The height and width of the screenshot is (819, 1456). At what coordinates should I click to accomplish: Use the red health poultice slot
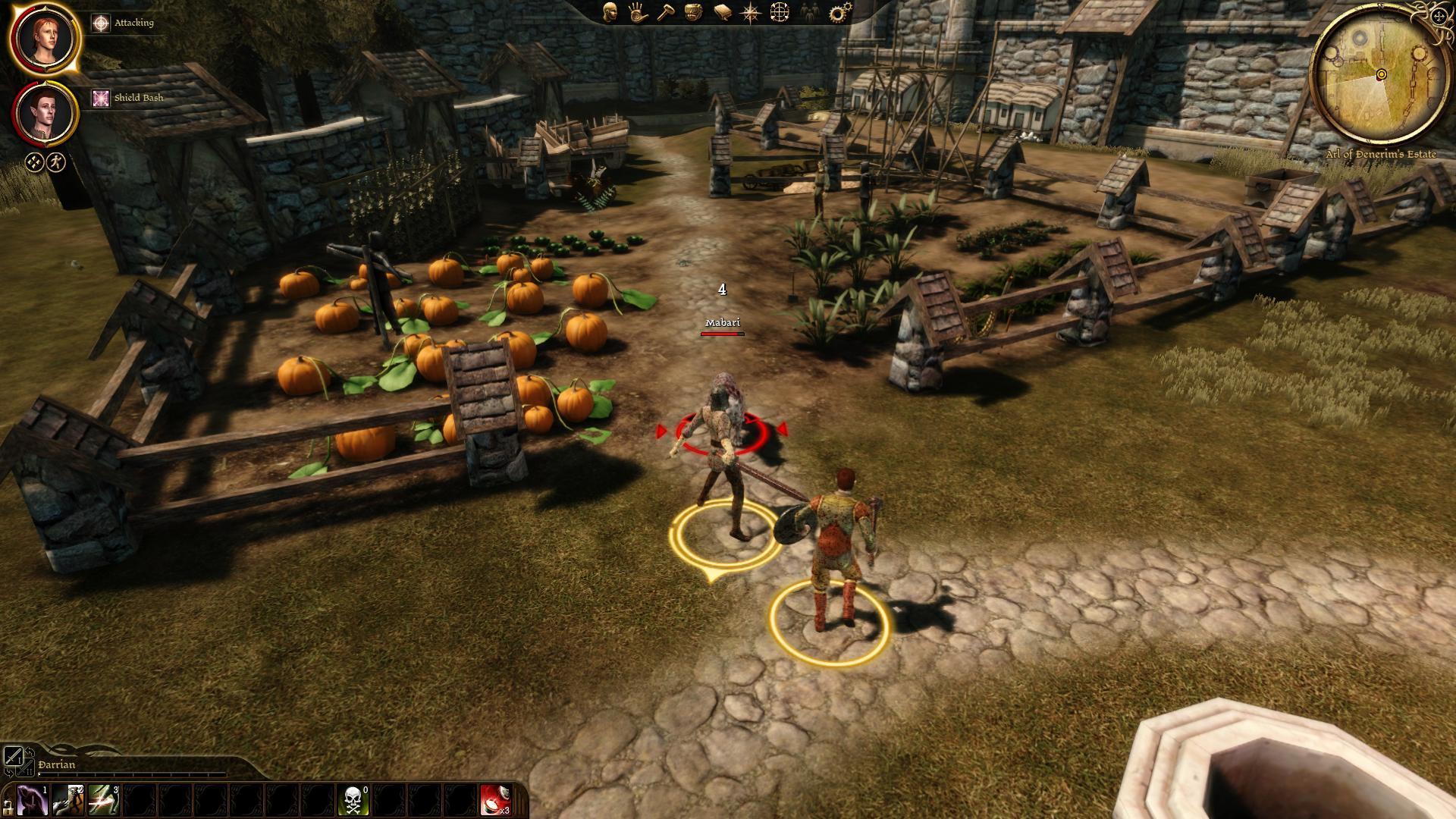[495, 801]
